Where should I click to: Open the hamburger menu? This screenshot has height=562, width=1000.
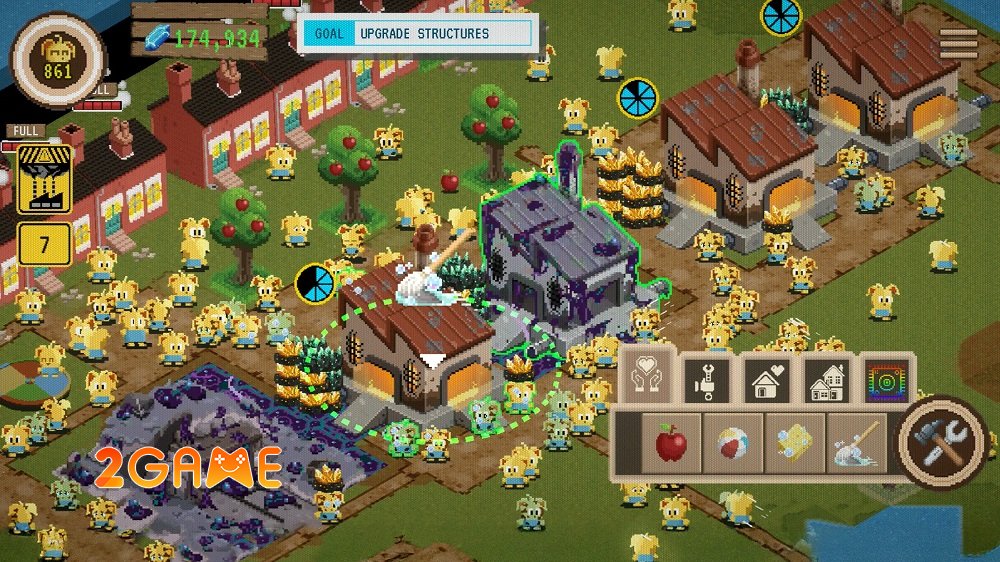pyautogui.click(x=958, y=42)
